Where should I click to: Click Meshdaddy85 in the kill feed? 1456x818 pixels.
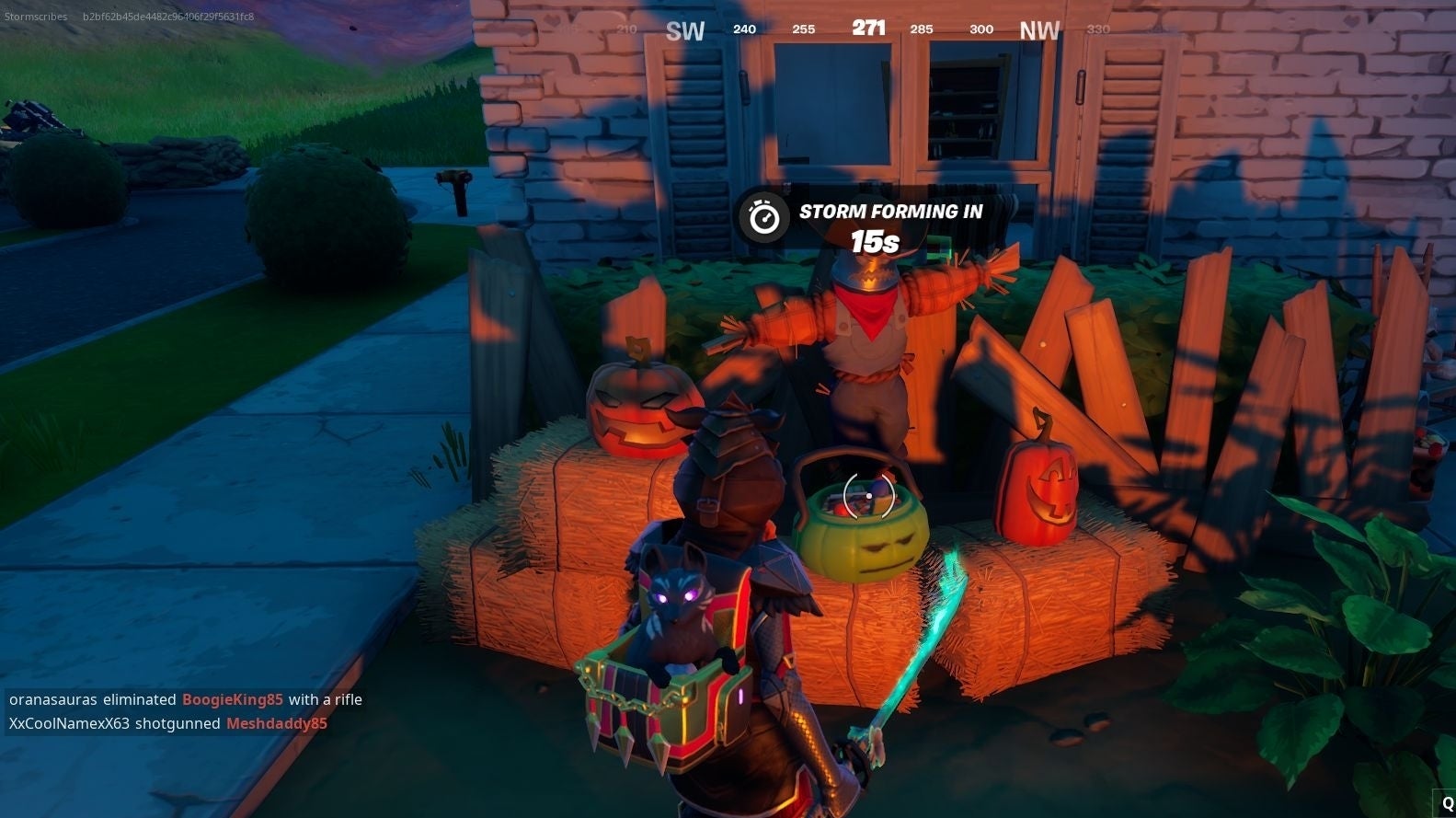pos(276,723)
